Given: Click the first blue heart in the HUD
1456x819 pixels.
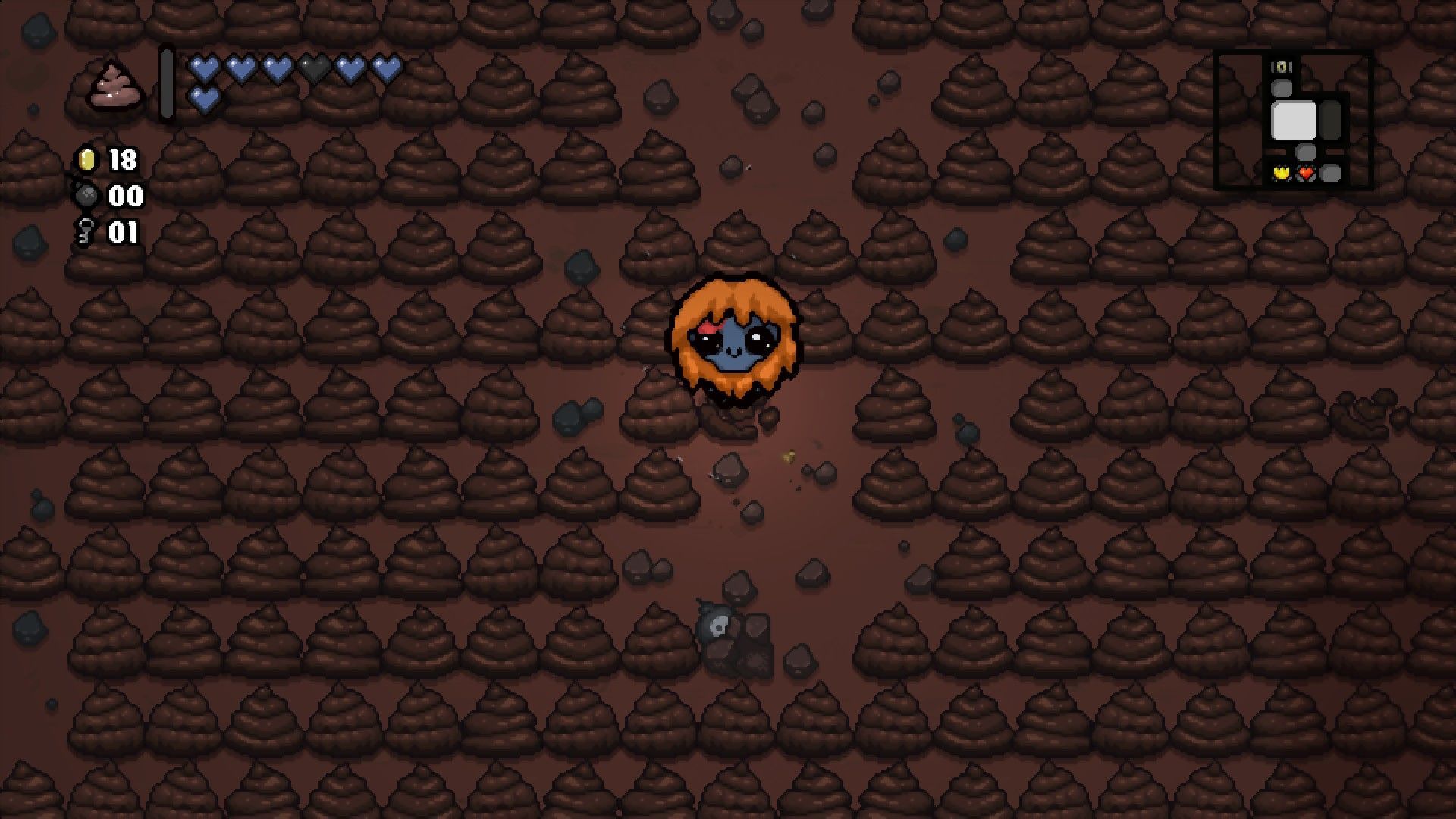Looking at the screenshot, I should [203, 68].
